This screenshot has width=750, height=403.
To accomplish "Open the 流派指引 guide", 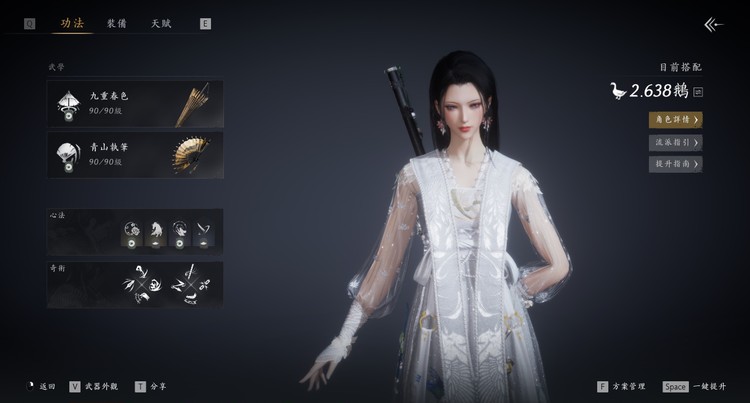I will (675, 142).
